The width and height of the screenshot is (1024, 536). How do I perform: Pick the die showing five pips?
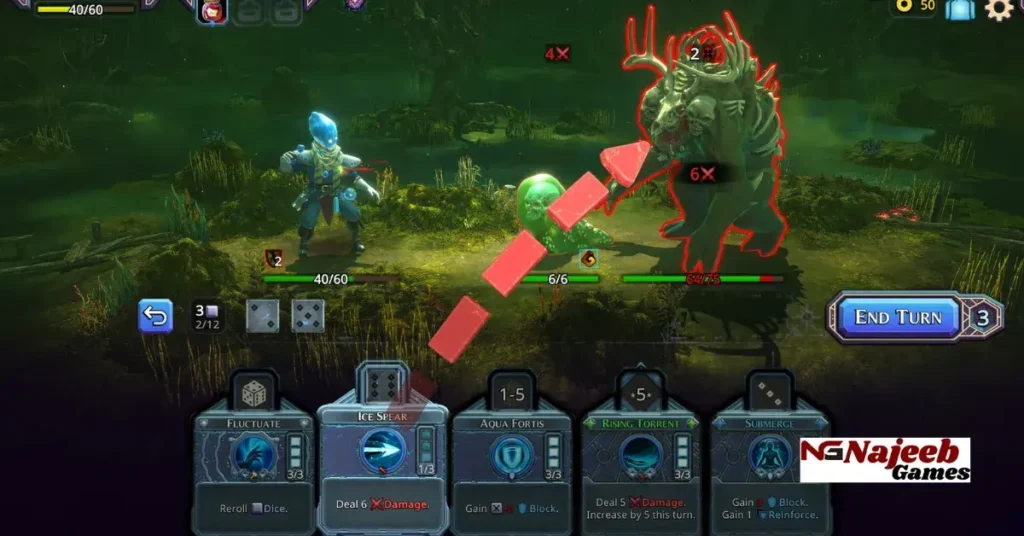[307, 316]
